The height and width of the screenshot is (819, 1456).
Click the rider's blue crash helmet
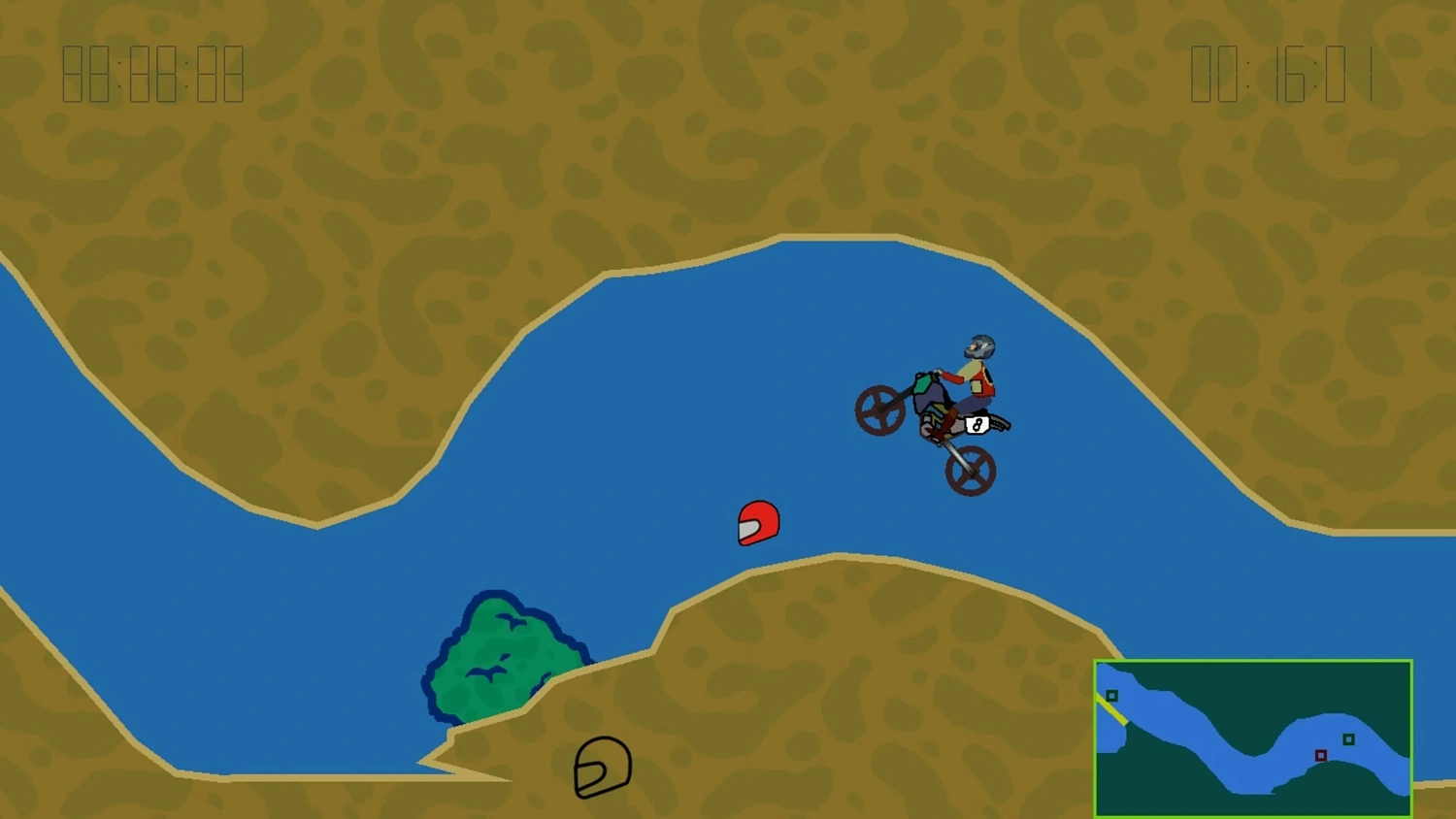[x=978, y=347]
